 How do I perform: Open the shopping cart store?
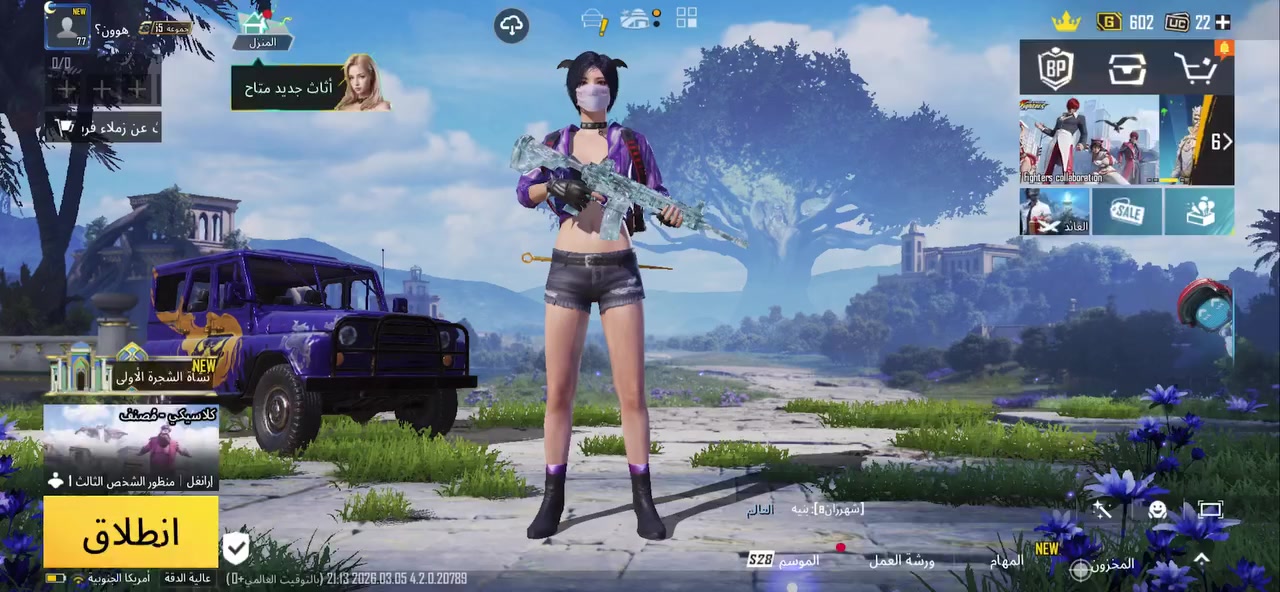point(1196,69)
